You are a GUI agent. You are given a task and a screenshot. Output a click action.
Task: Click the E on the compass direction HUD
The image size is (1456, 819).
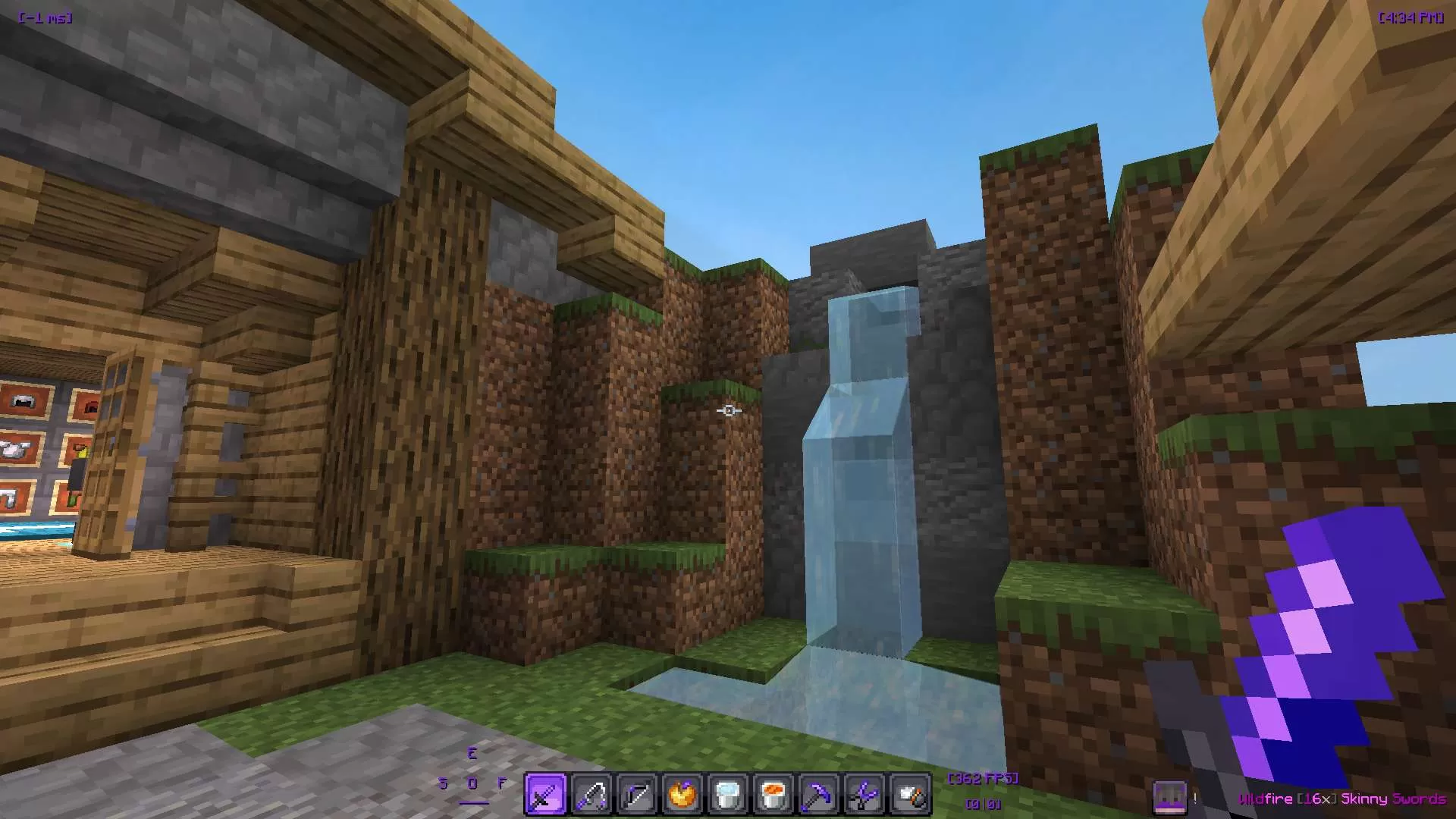(x=474, y=754)
